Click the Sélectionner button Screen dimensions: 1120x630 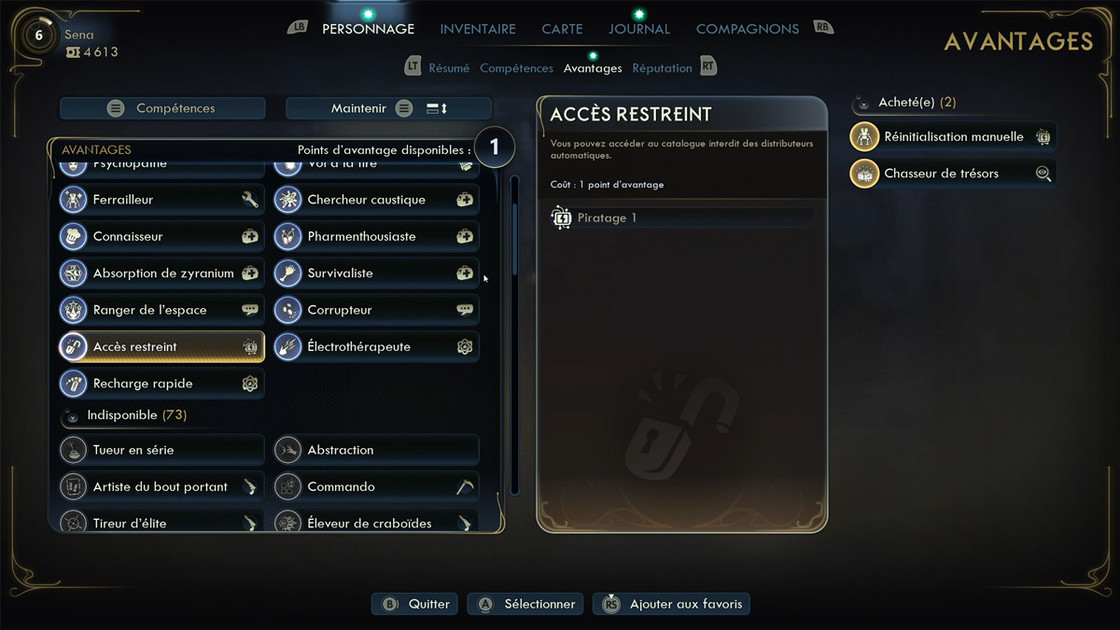[528, 604]
